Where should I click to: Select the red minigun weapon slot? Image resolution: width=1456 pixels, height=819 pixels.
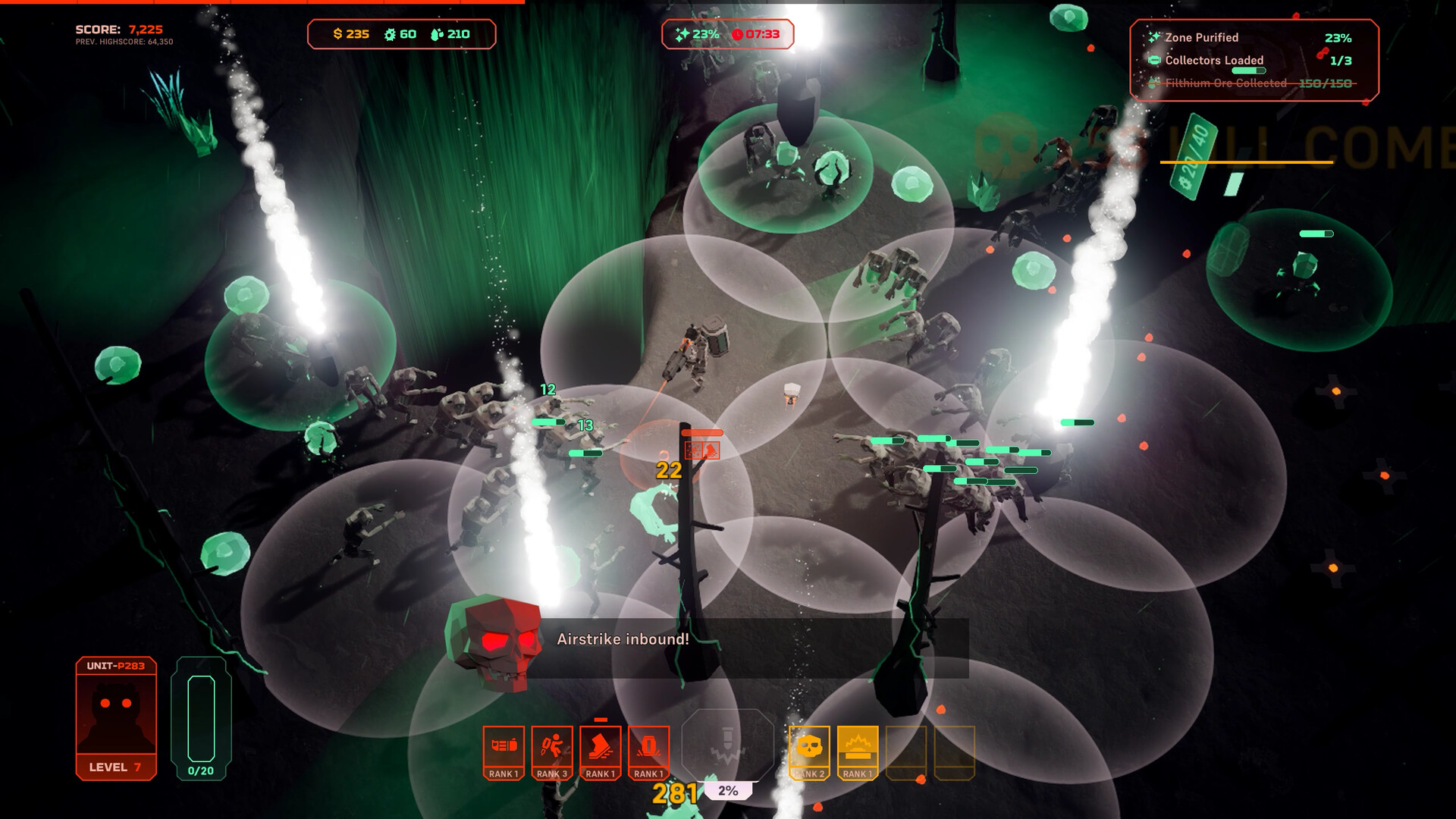pyautogui.click(x=504, y=752)
